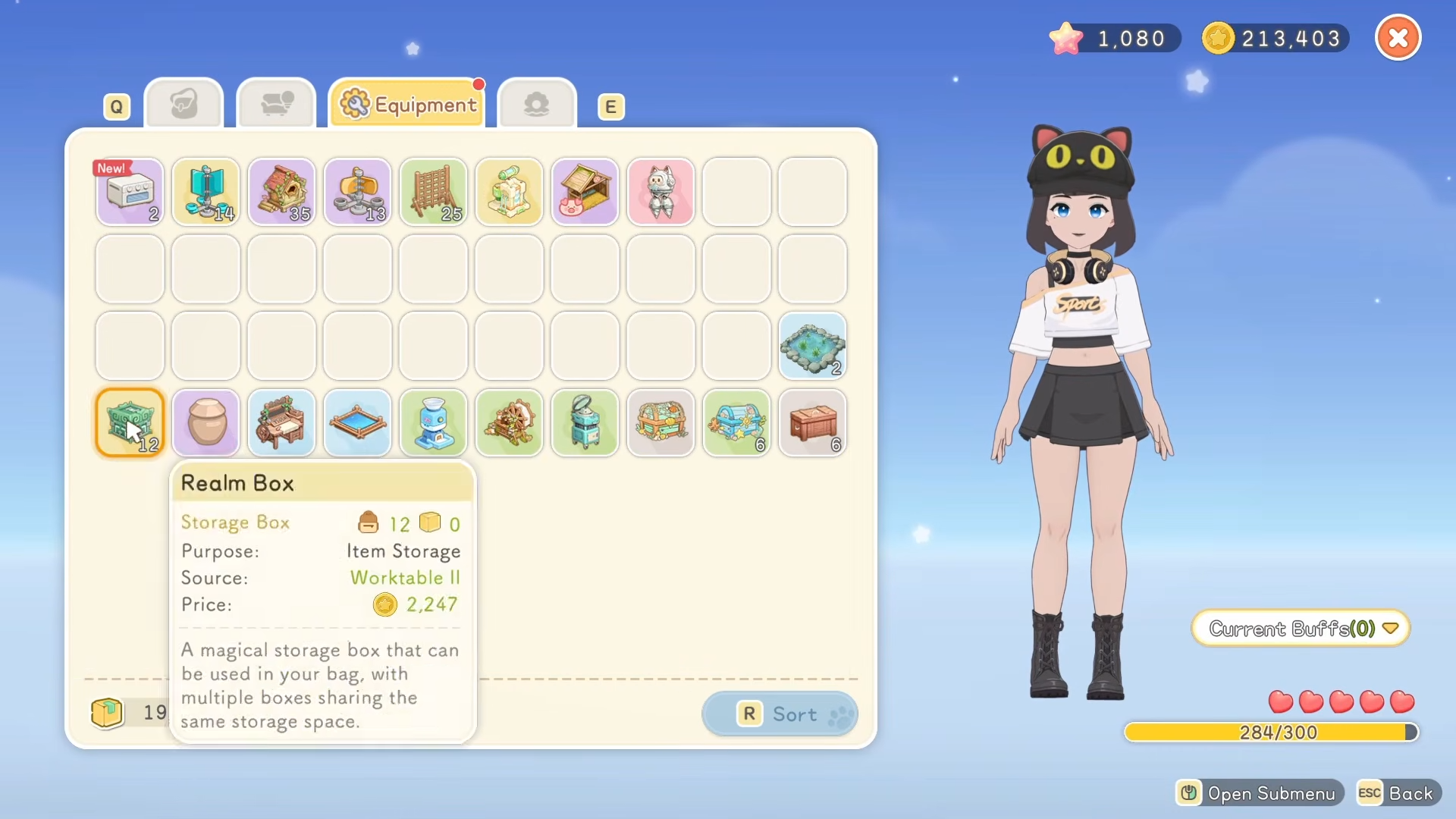Viewport: 1456px width, 819px height.
Task: Close the inventory with the orange X
Action: click(x=1398, y=38)
